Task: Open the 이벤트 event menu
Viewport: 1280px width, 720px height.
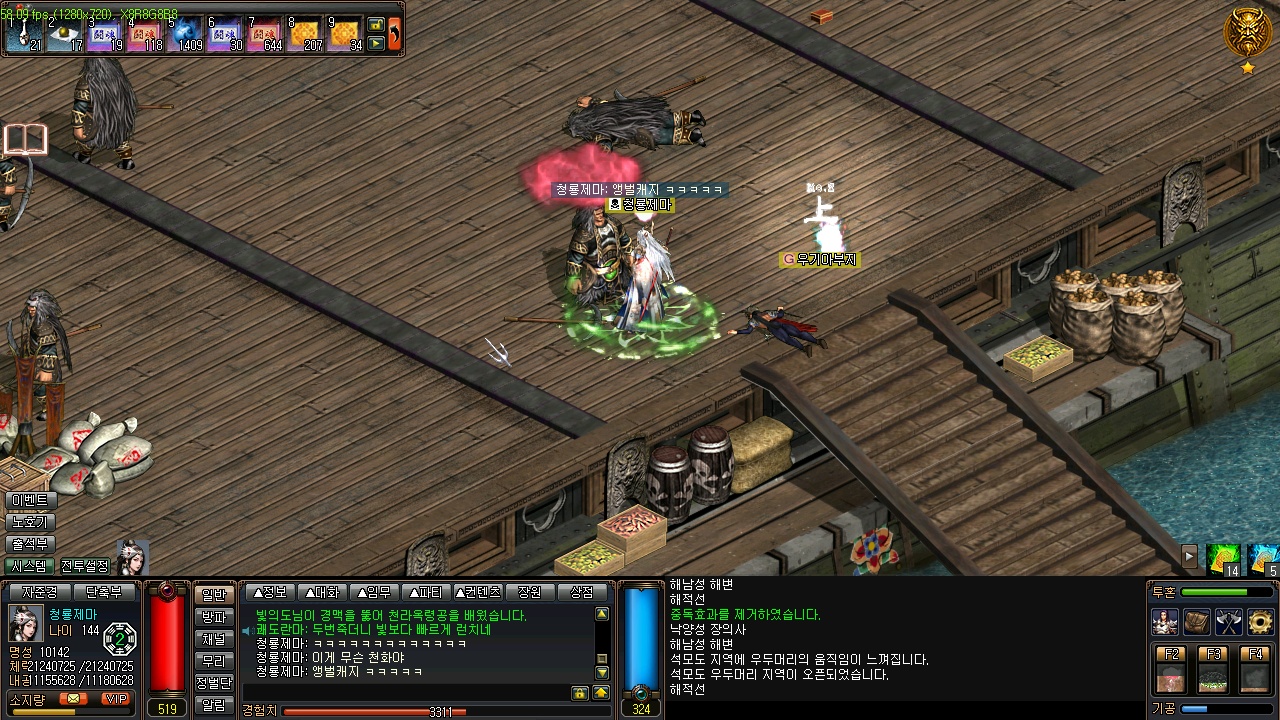Action: click(30, 500)
